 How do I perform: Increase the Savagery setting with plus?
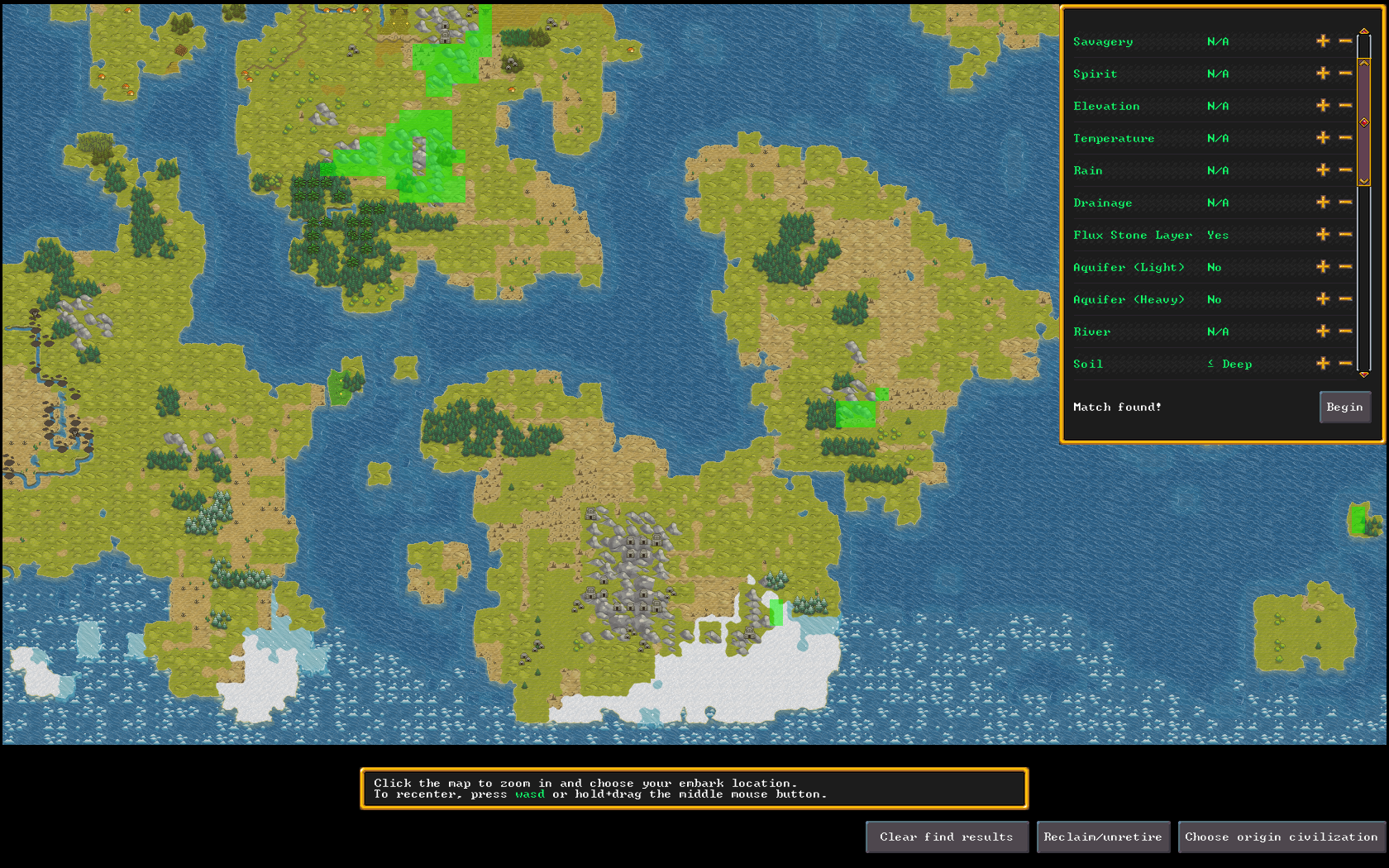tap(1323, 41)
